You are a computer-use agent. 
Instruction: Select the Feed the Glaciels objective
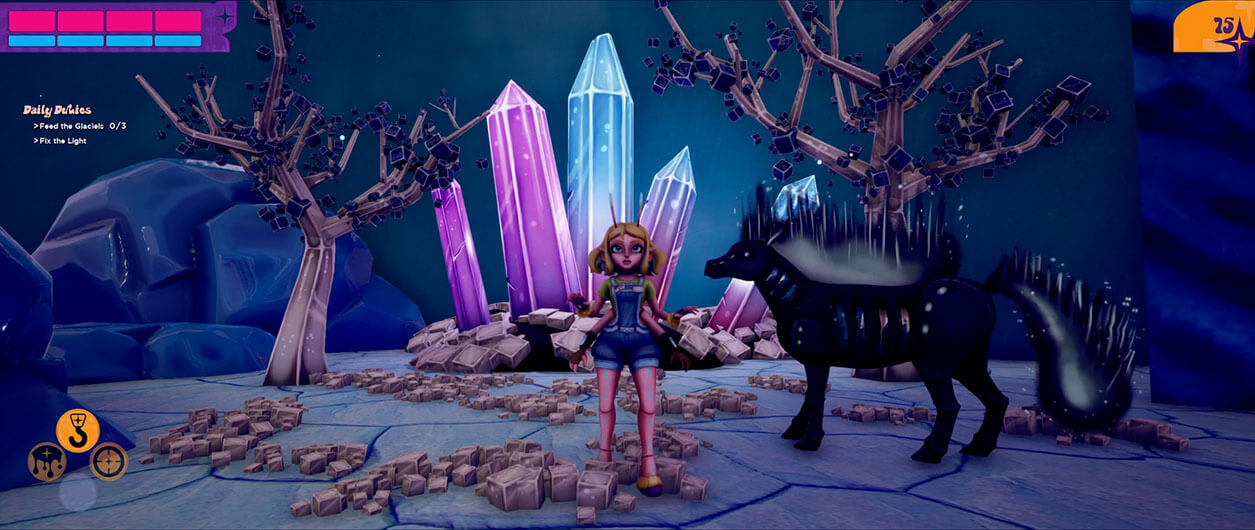[80, 126]
